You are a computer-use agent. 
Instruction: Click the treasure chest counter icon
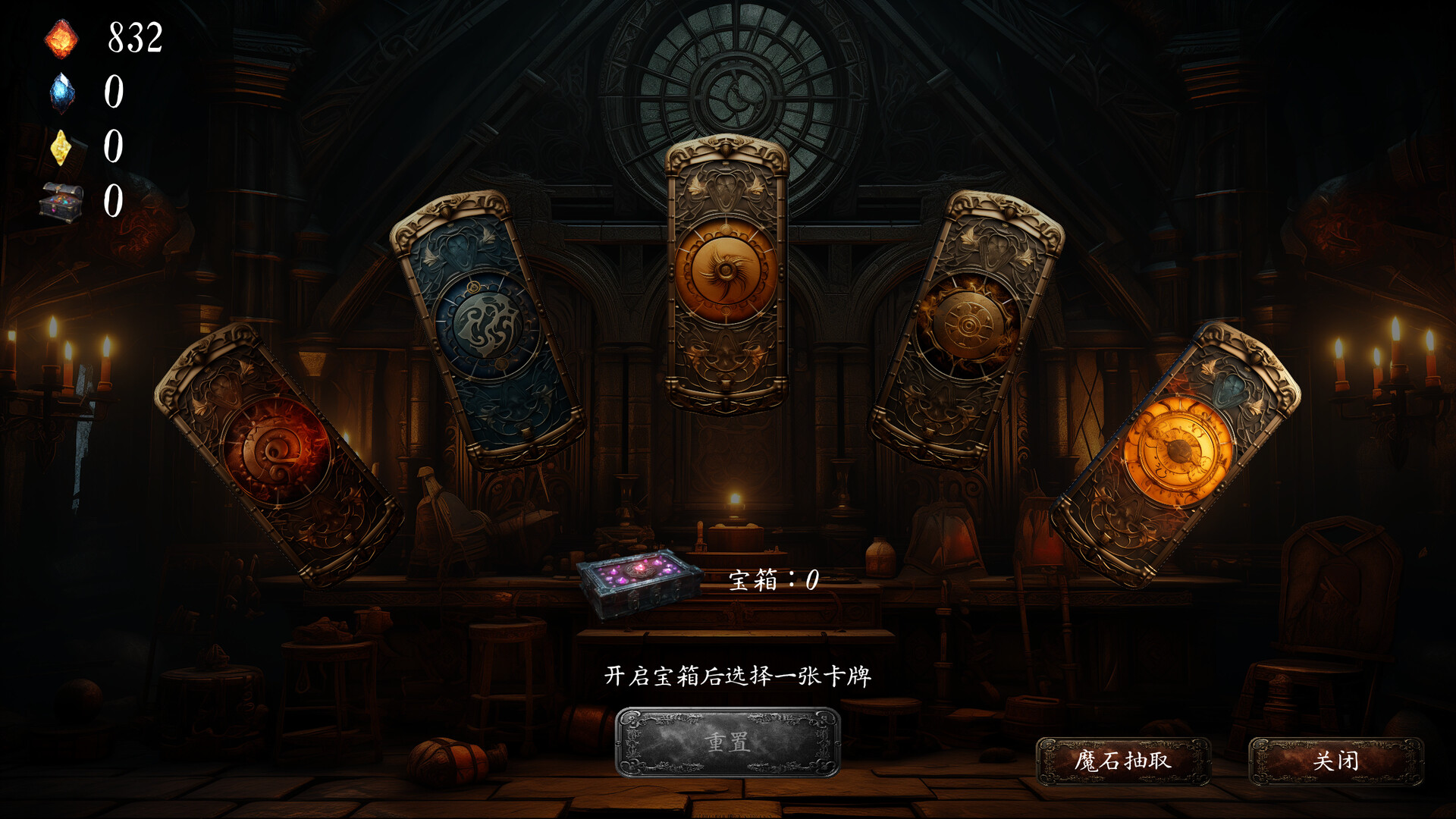61,202
